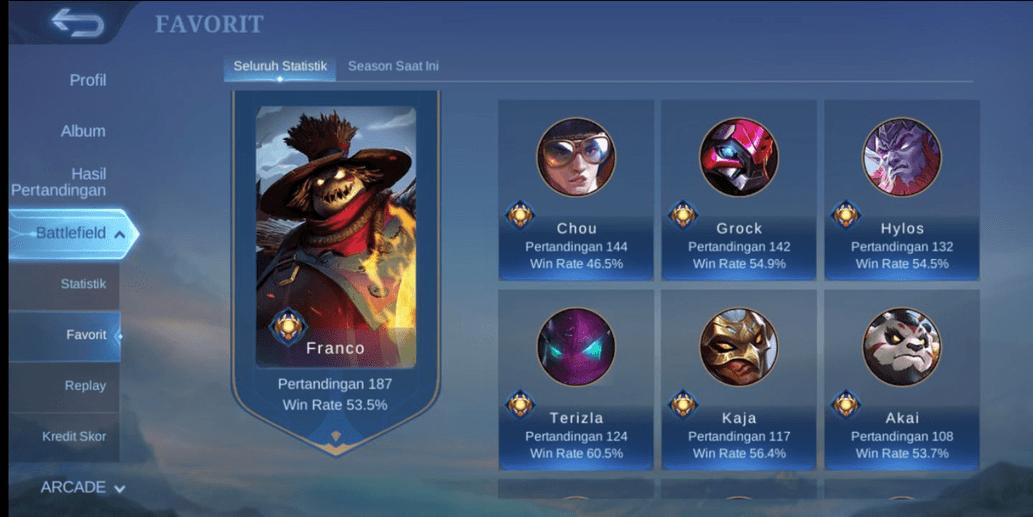
Task: Open the Statistik submenu
Action: (x=82, y=284)
